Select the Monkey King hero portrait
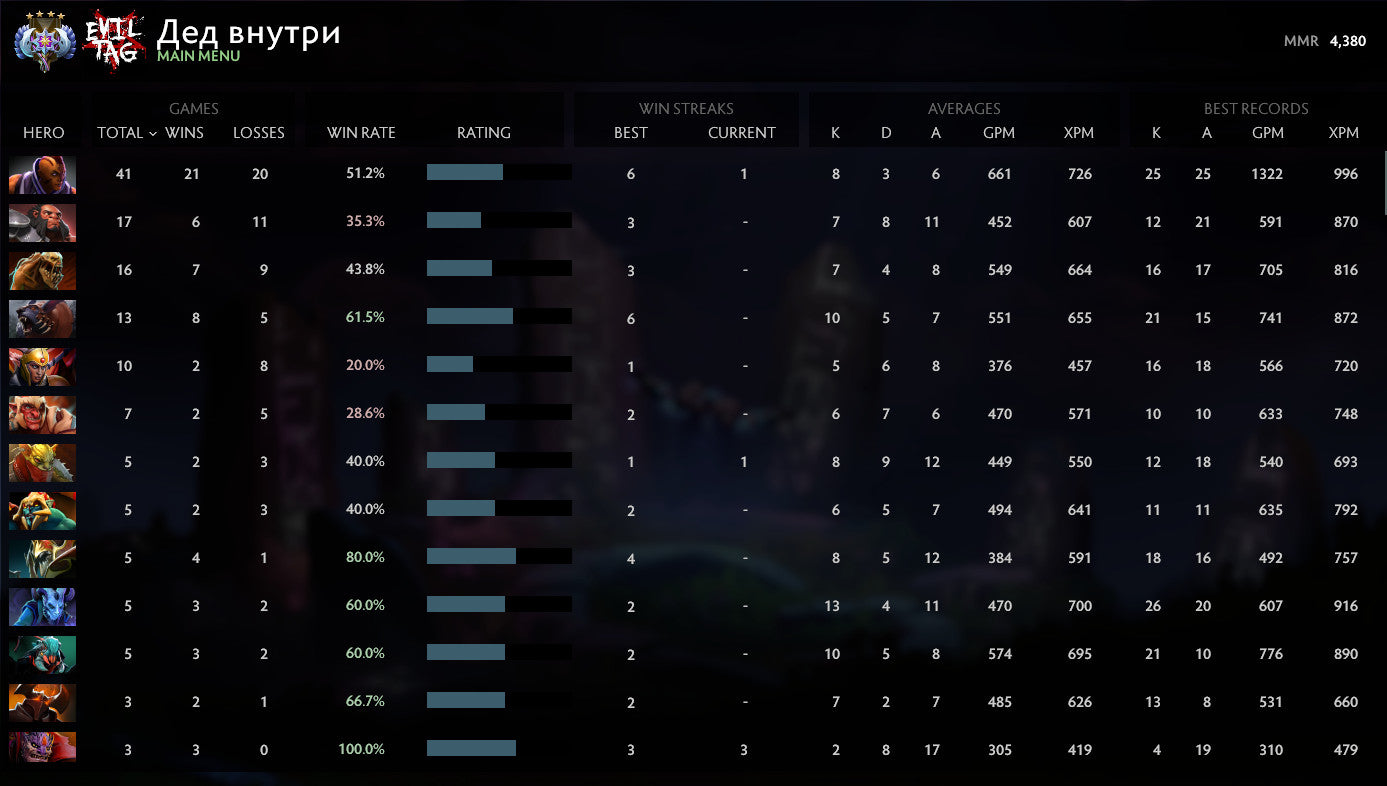The height and width of the screenshot is (786, 1387). point(42,222)
